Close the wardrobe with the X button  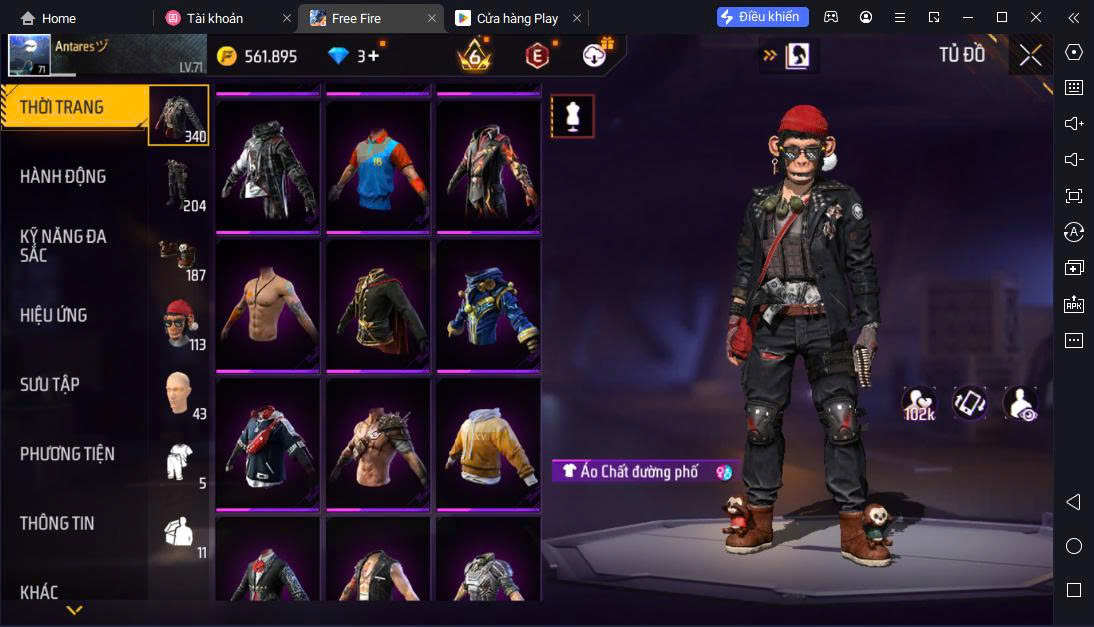point(1030,55)
